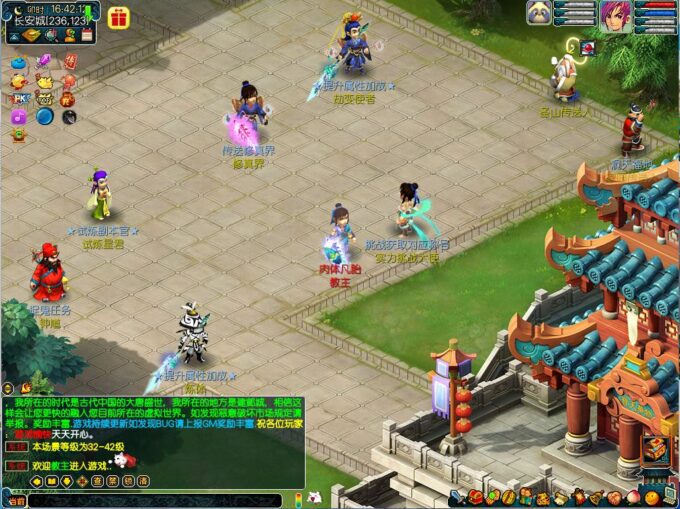Toggle the purple music note icon
The image size is (680, 509).
pos(19,117)
